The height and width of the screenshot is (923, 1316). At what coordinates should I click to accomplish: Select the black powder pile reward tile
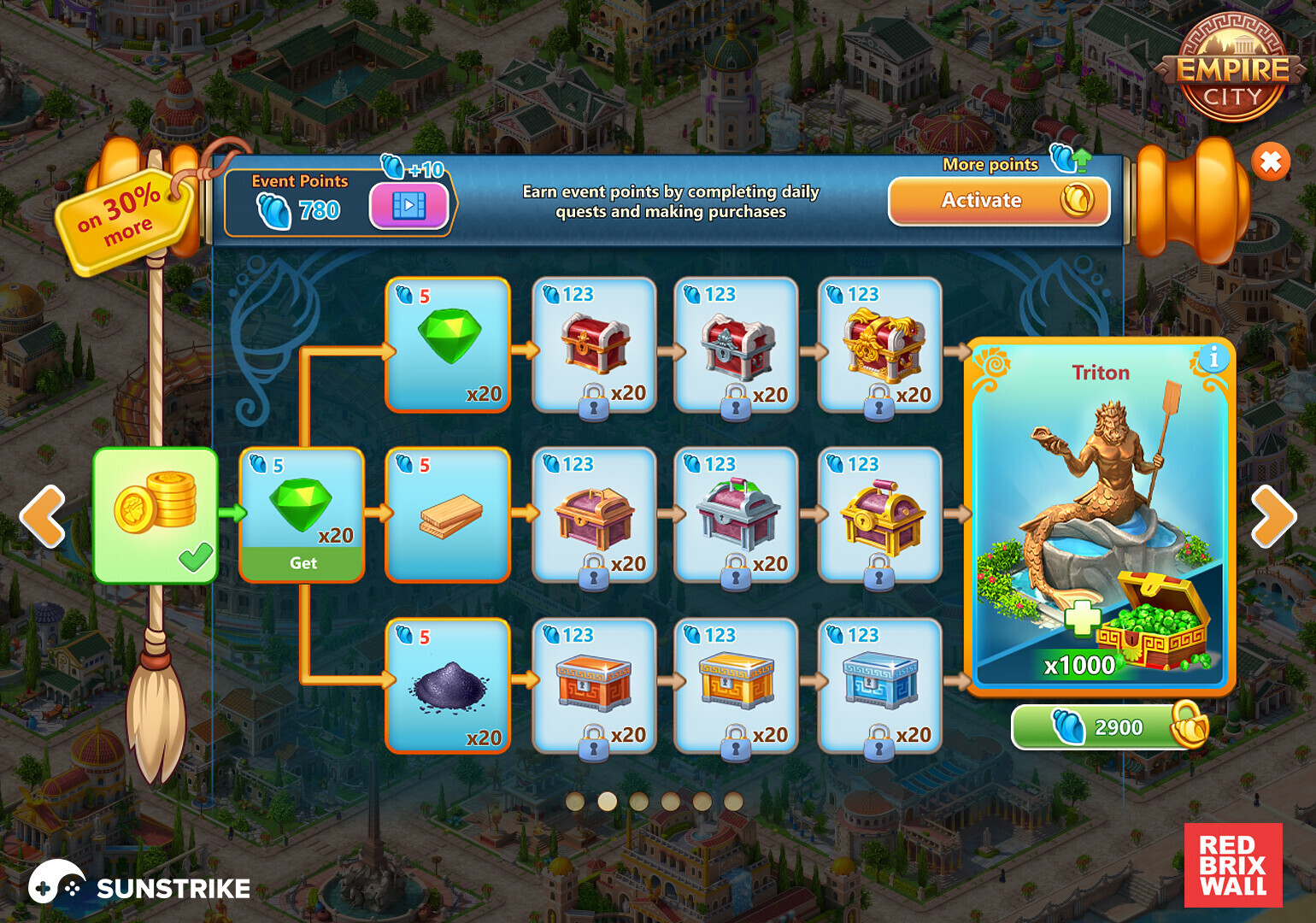[x=448, y=686]
